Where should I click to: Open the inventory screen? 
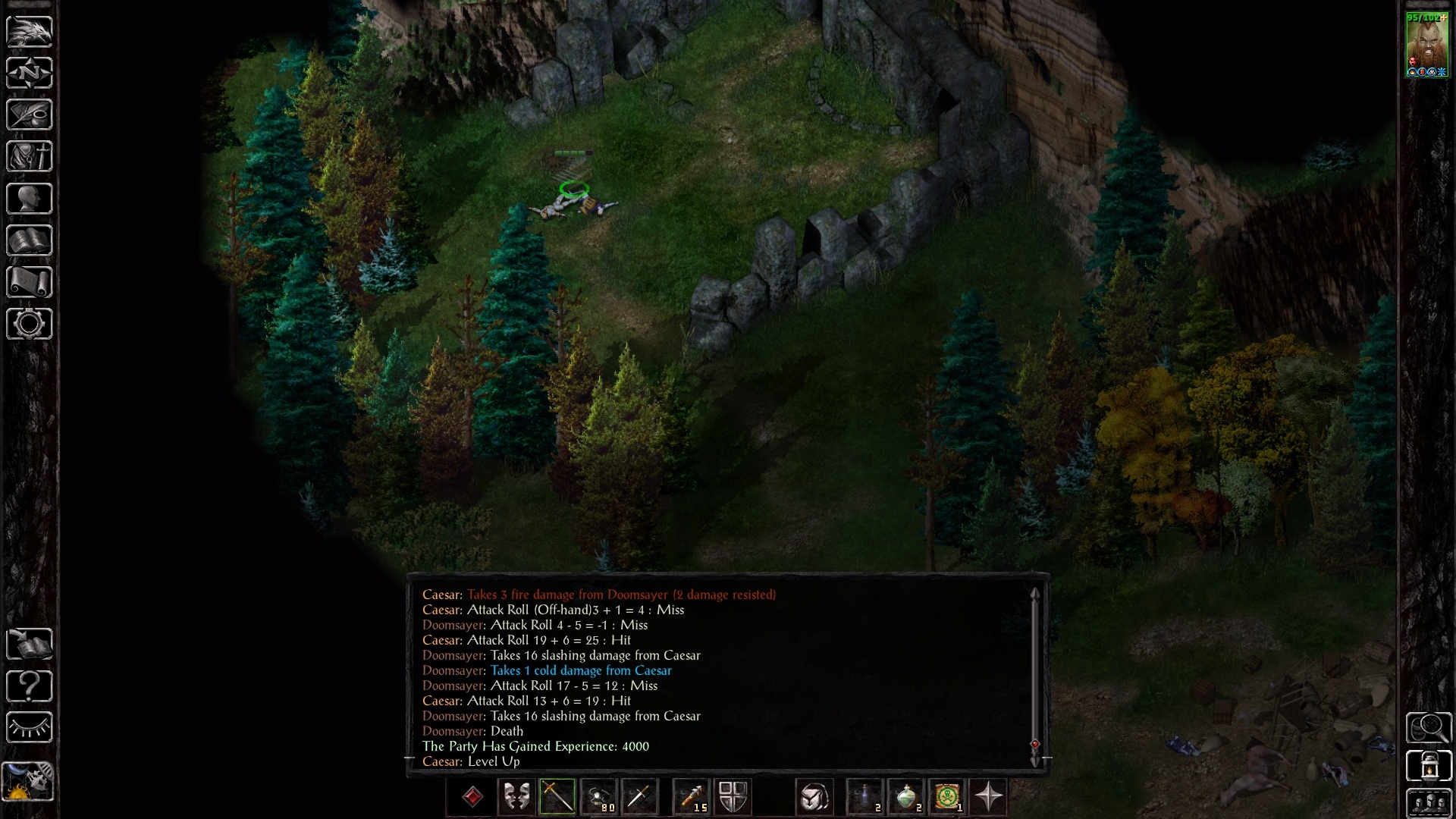[x=30, y=157]
